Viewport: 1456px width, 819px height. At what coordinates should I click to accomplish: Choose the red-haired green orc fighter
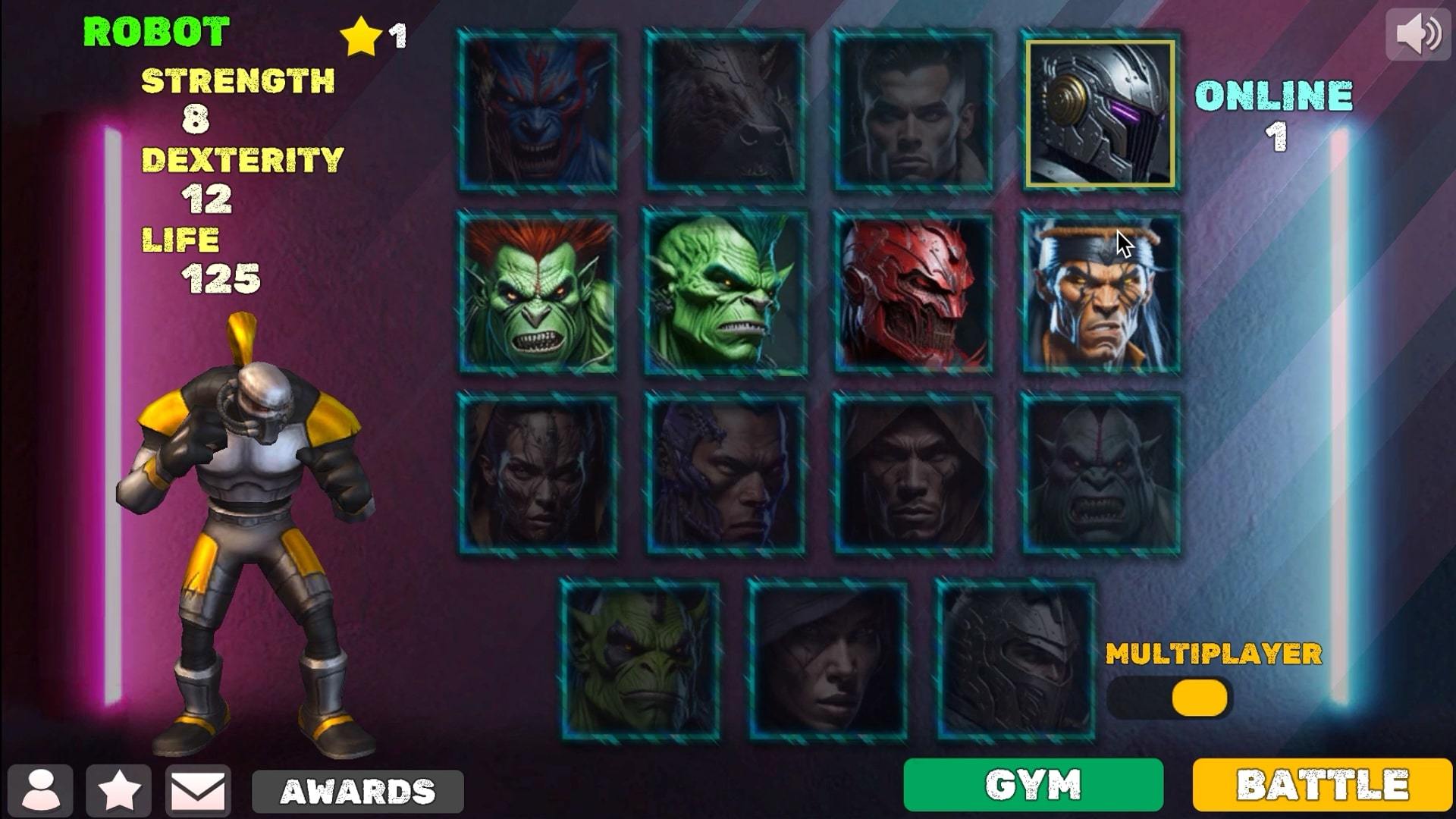[538, 292]
